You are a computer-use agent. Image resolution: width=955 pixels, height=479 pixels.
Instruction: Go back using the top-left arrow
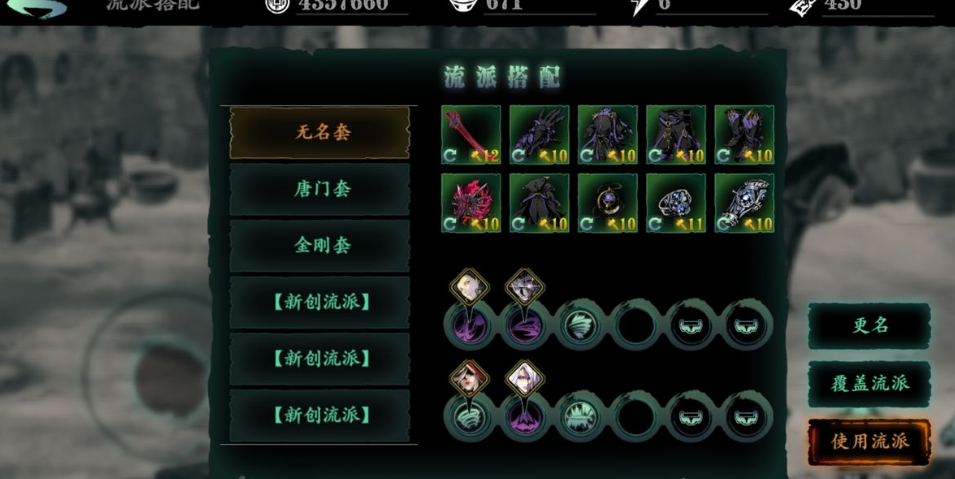38,8
